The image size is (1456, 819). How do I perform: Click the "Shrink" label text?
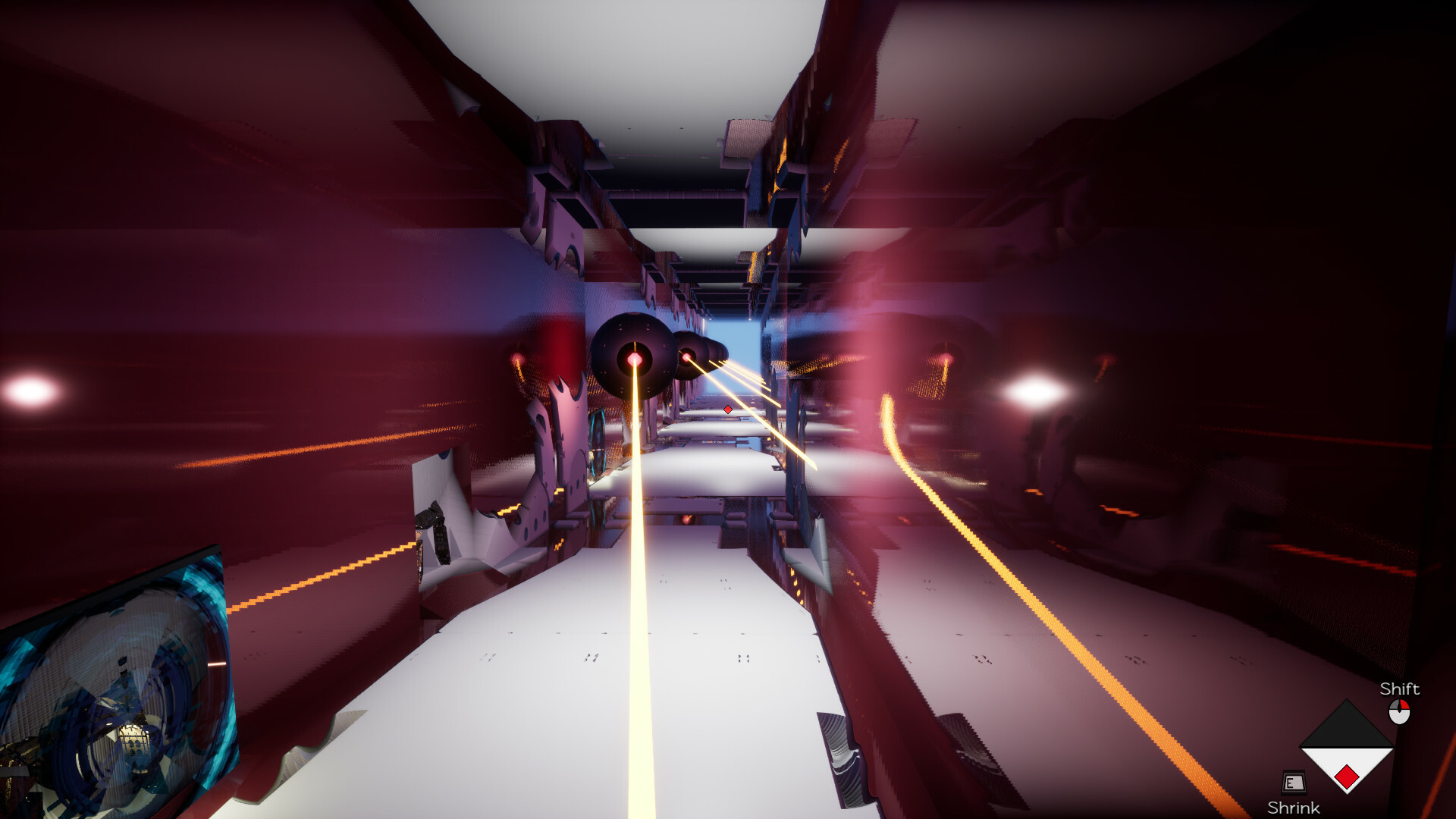1294,806
